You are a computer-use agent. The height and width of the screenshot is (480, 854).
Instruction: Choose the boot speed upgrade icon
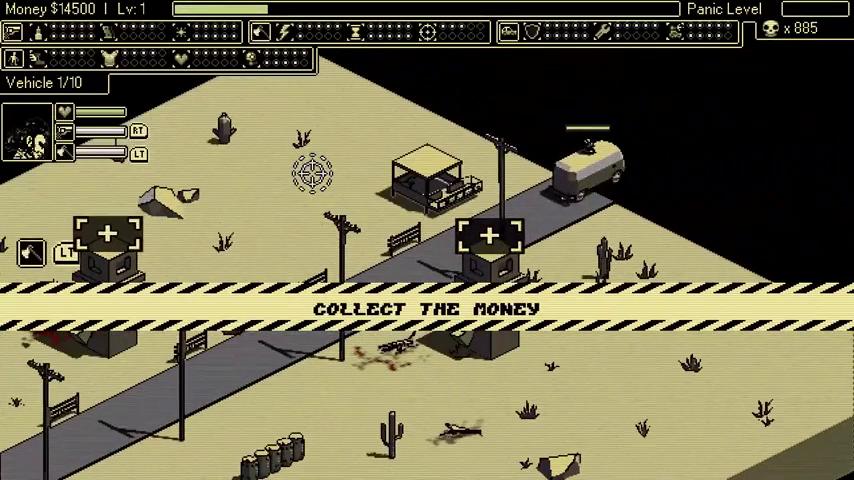click(39, 59)
